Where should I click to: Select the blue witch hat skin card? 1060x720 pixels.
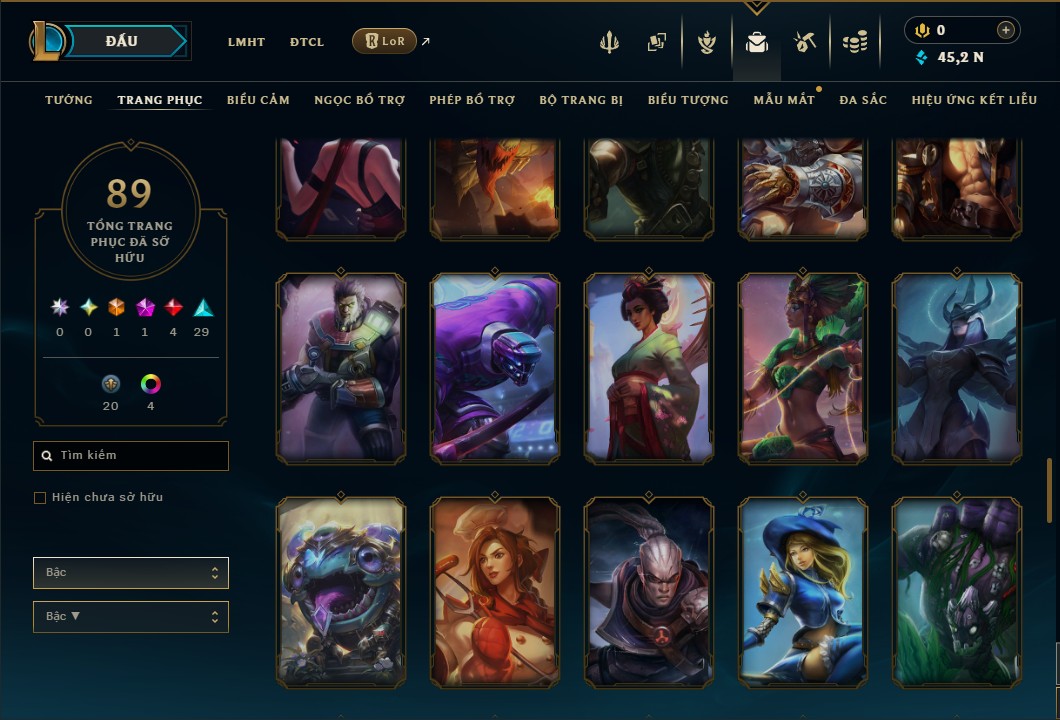[x=803, y=592]
